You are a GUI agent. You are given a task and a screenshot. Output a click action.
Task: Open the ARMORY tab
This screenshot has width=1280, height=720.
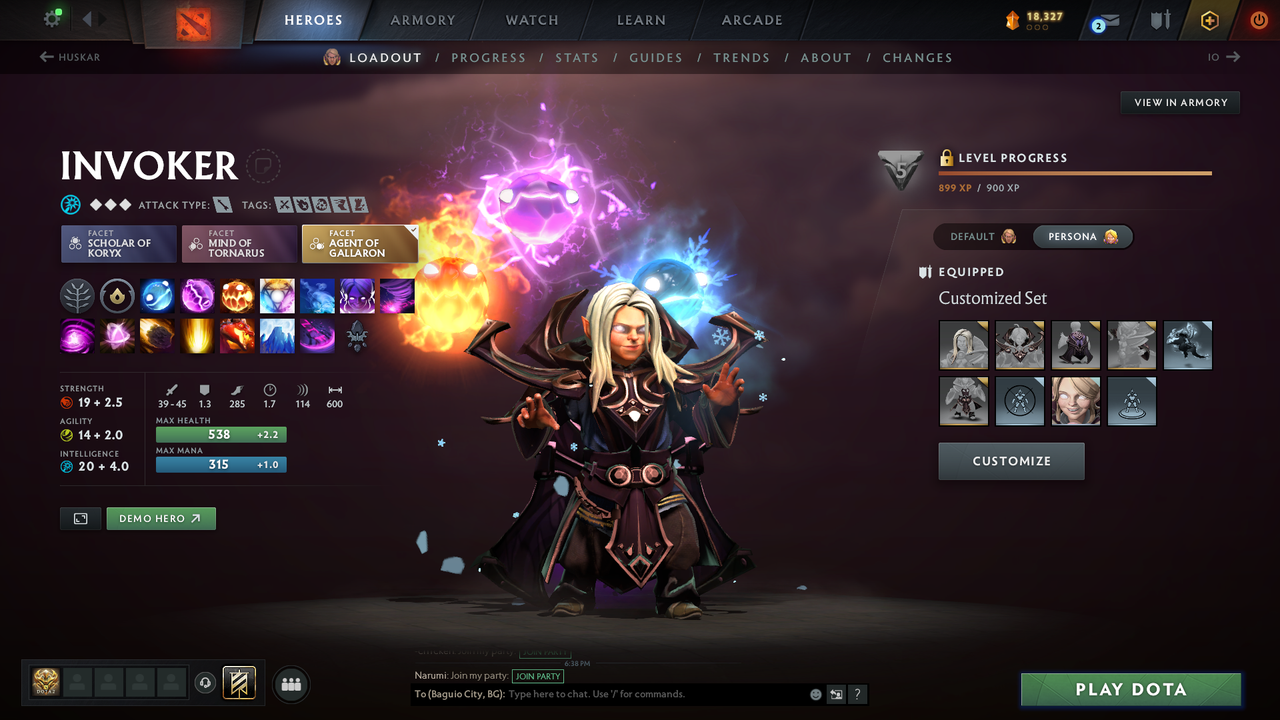(x=422, y=20)
